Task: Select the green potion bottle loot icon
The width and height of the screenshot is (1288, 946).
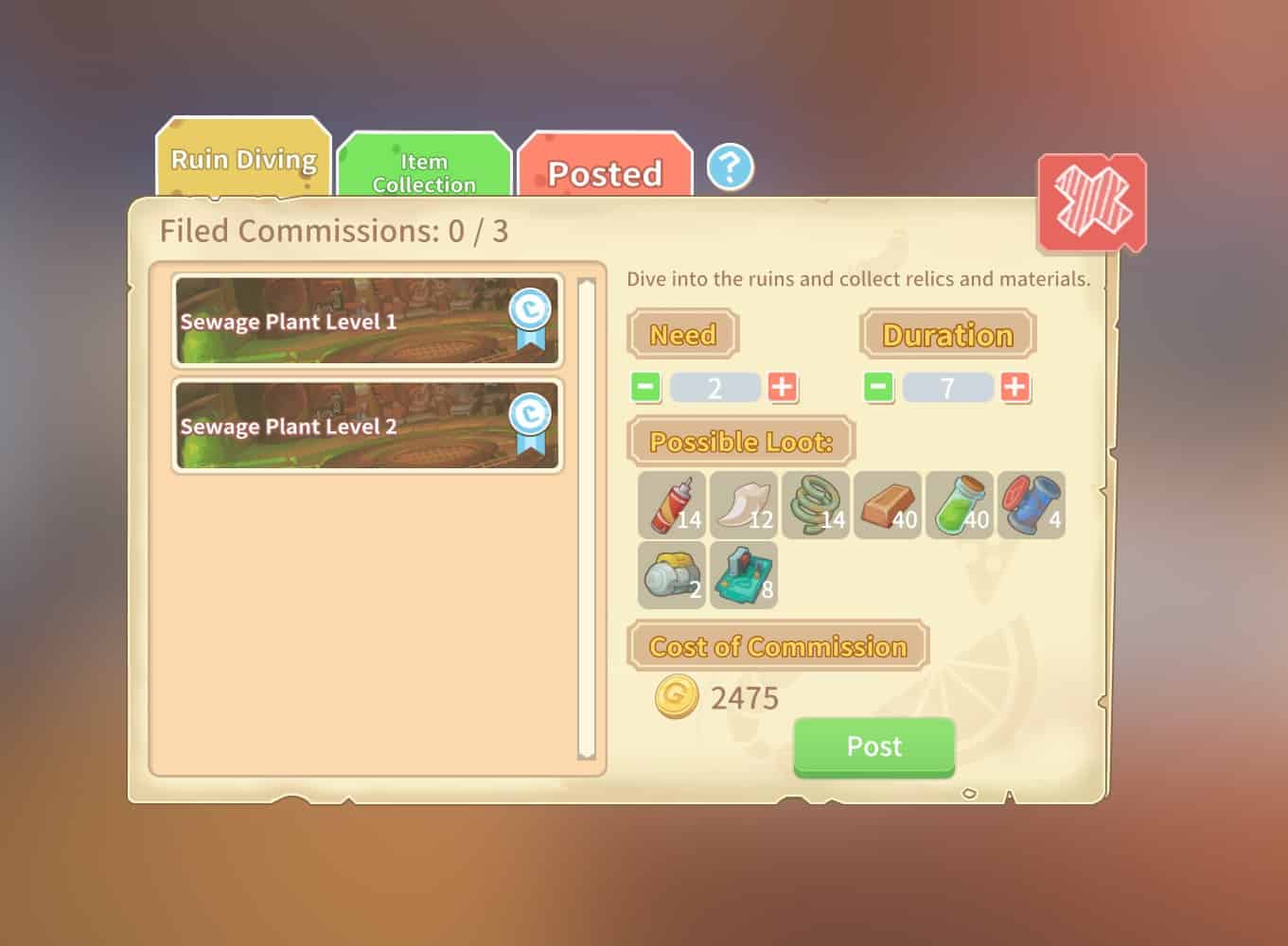Action: (x=960, y=504)
